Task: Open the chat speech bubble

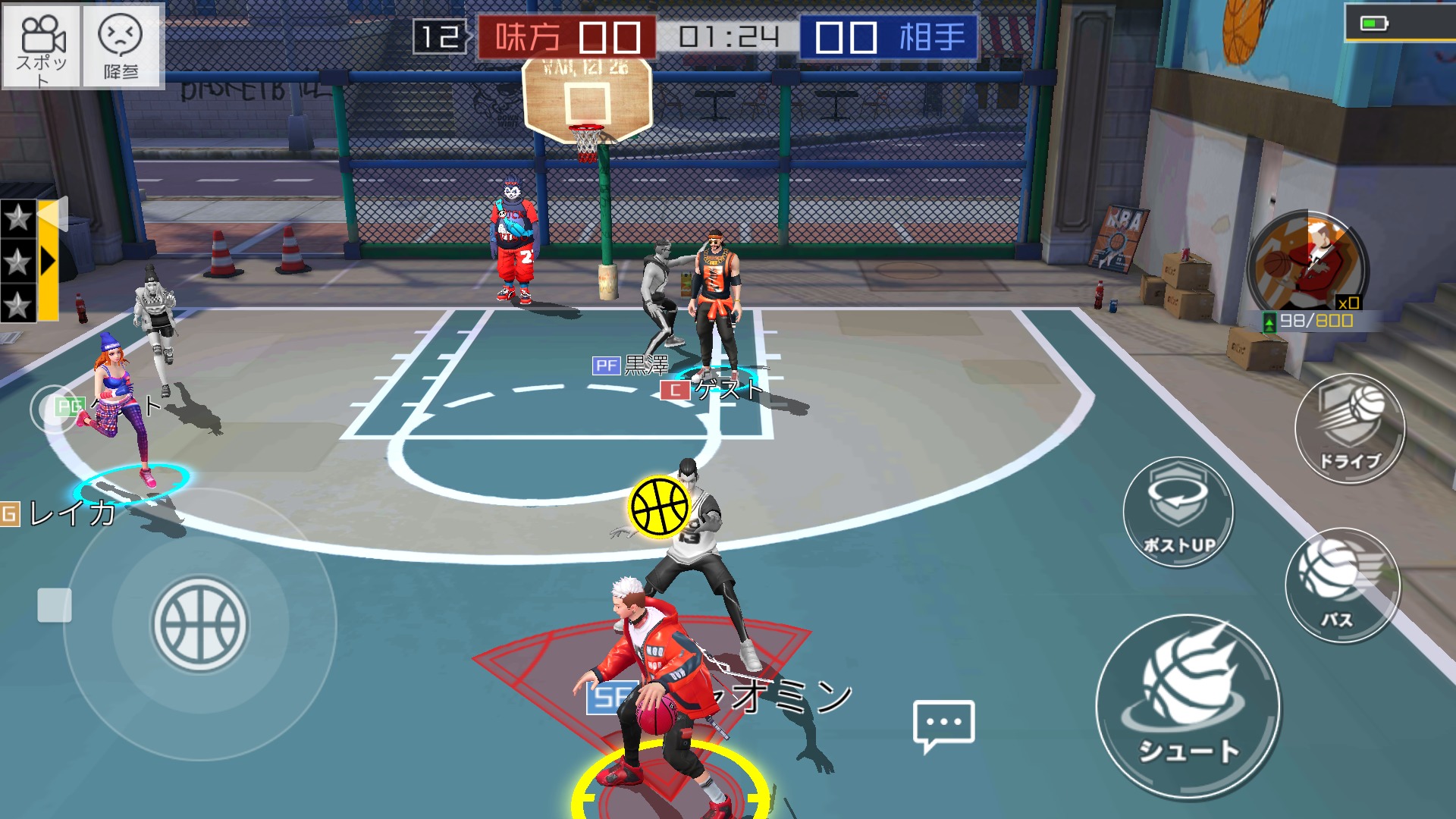Action: tap(943, 725)
